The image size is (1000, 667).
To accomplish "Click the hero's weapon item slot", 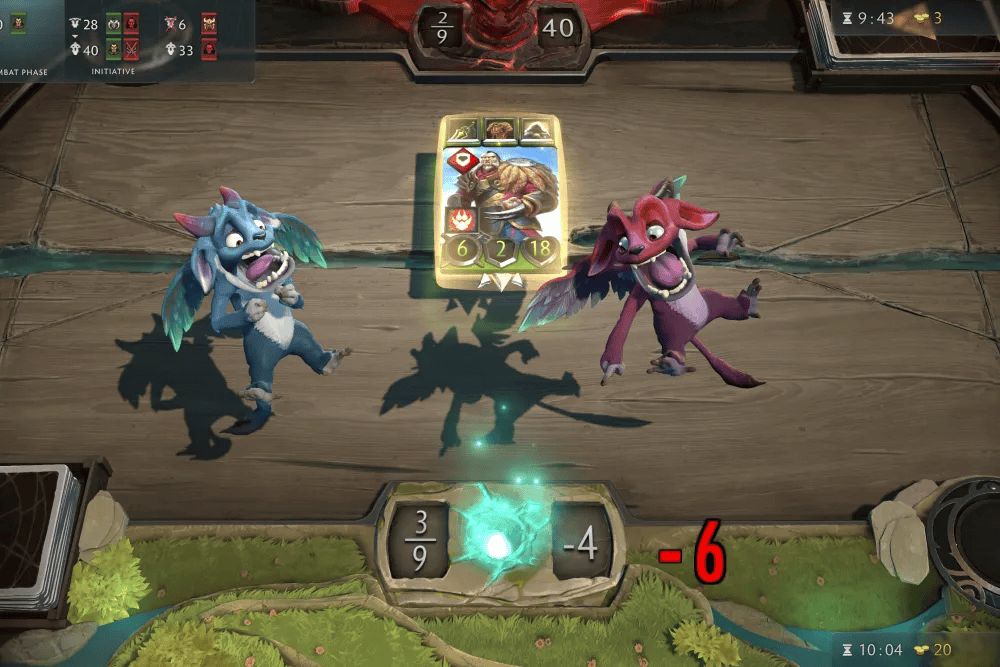I will [x=462, y=130].
